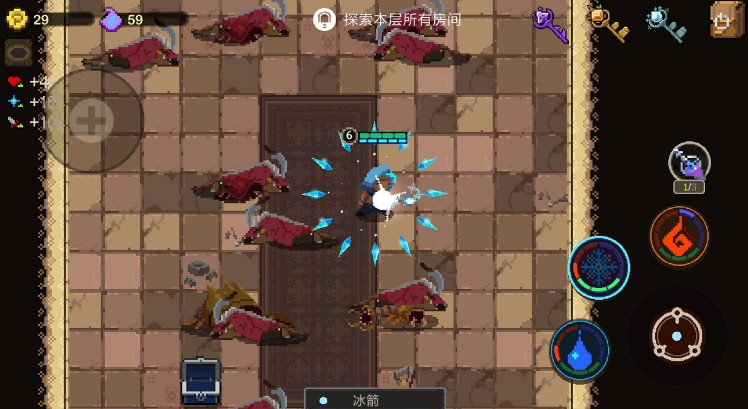Tap the virtual movement joystick
Viewport: 748px width, 409px height.
(91, 121)
